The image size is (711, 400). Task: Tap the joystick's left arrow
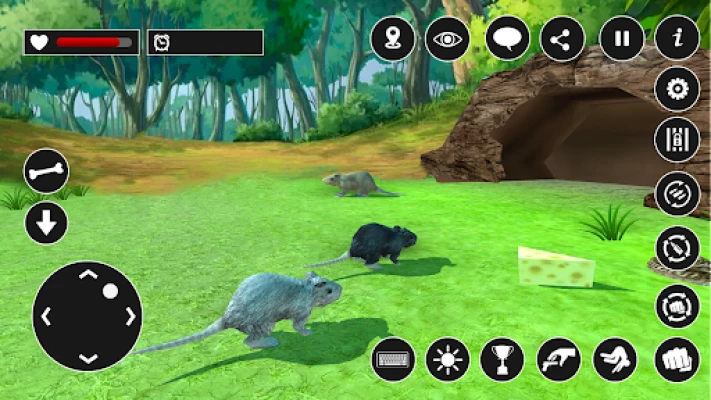pyautogui.click(x=46, y=317)
